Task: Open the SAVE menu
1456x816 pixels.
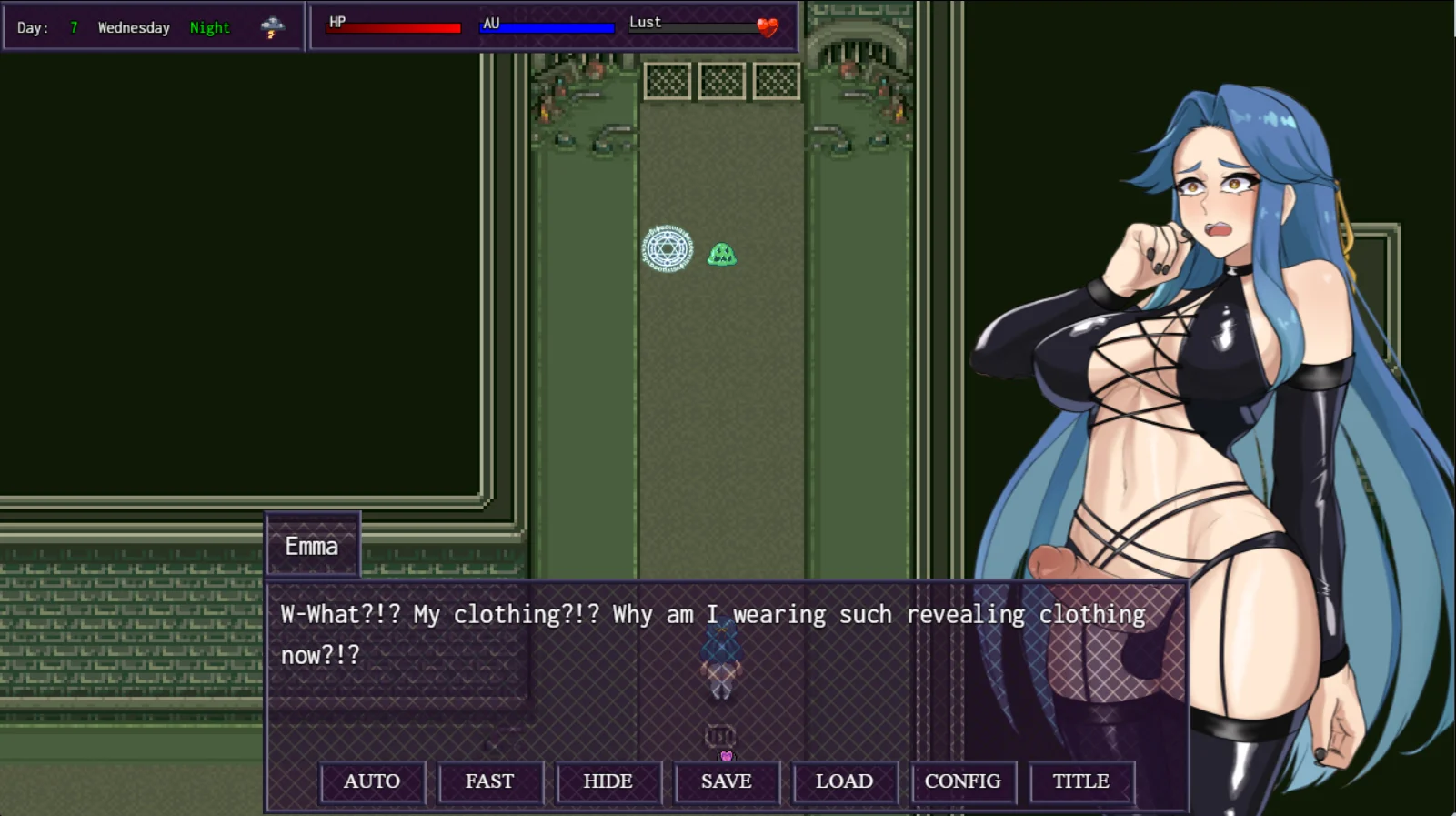Action: click(726, 781)
